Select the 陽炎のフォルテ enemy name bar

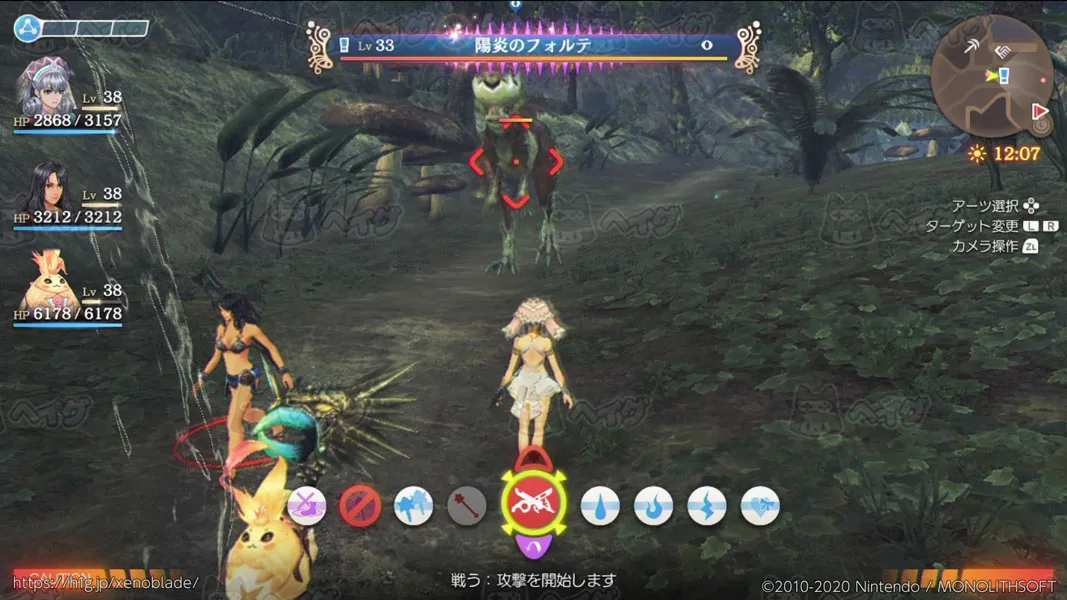(533, 45)
